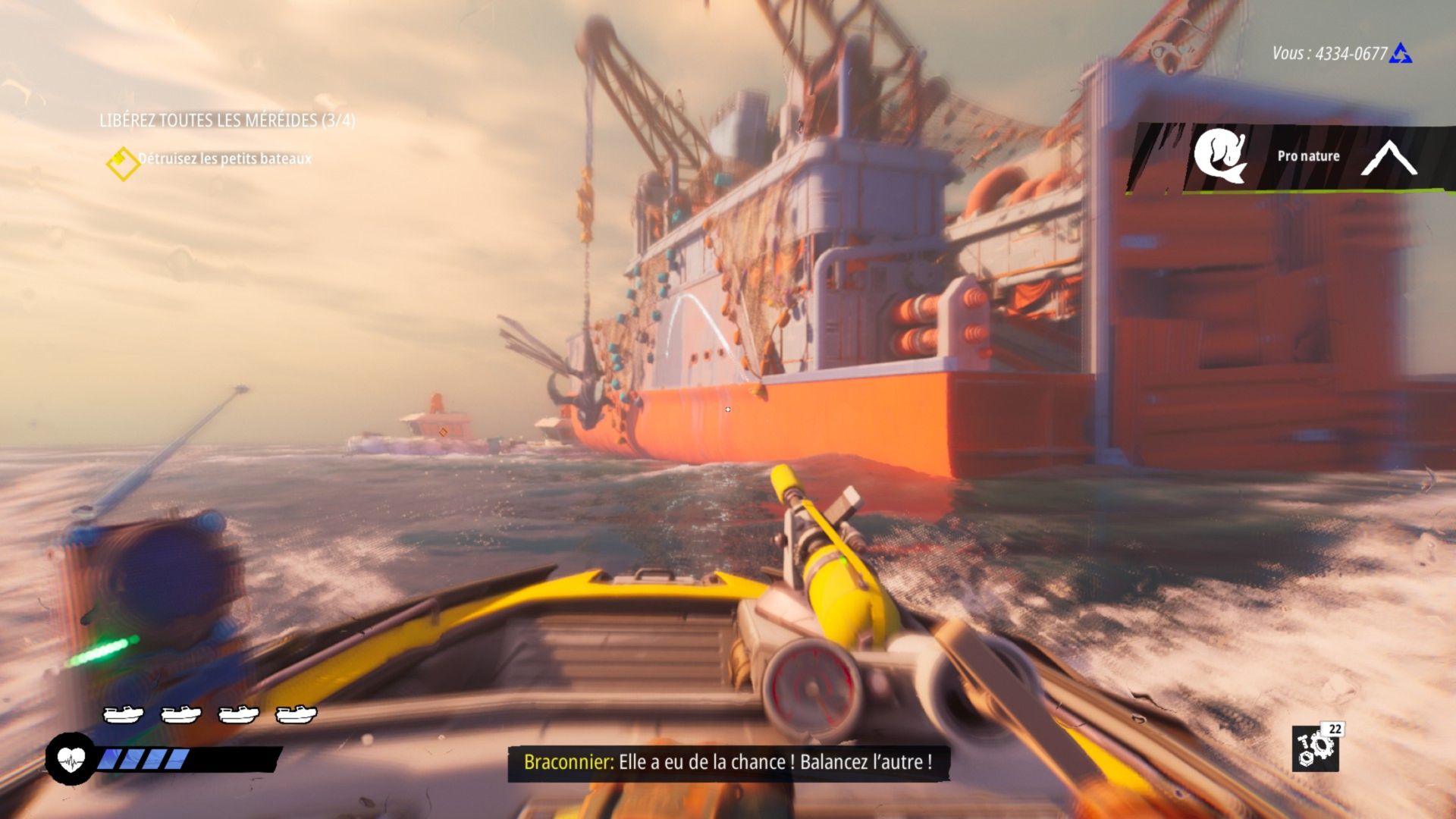Screen dimensions: 1456x819
Task: Open the Pro nature notification banner
Action: click(1307, 156)
